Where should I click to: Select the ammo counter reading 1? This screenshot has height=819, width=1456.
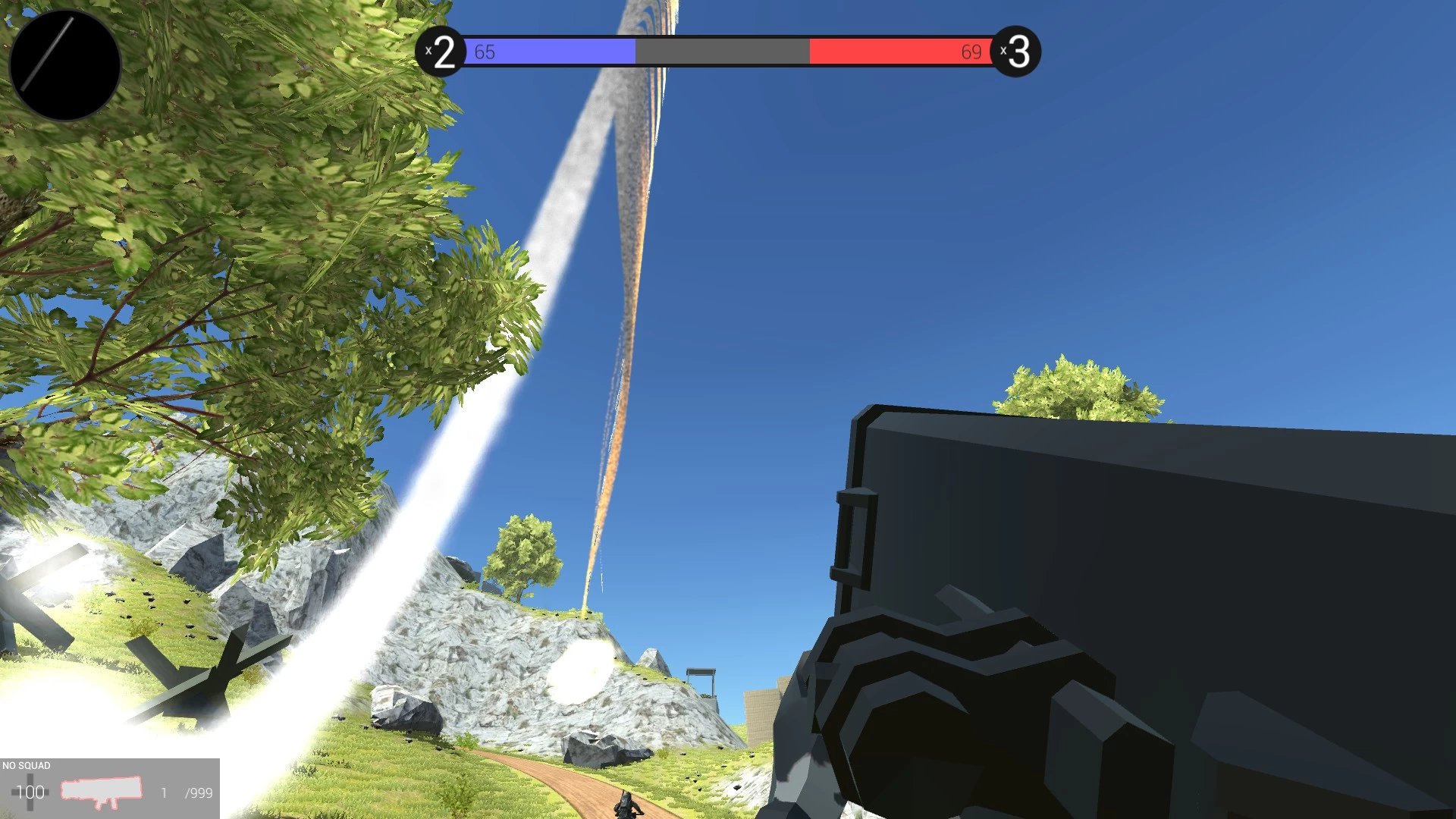click(164, 793)
